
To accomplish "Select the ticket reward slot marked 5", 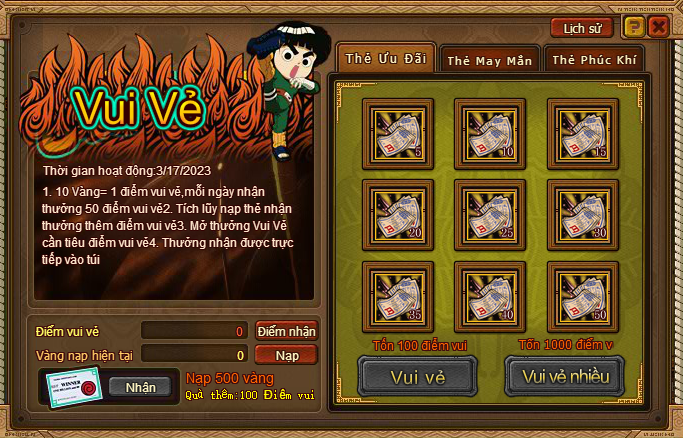I will coord(396,130).
